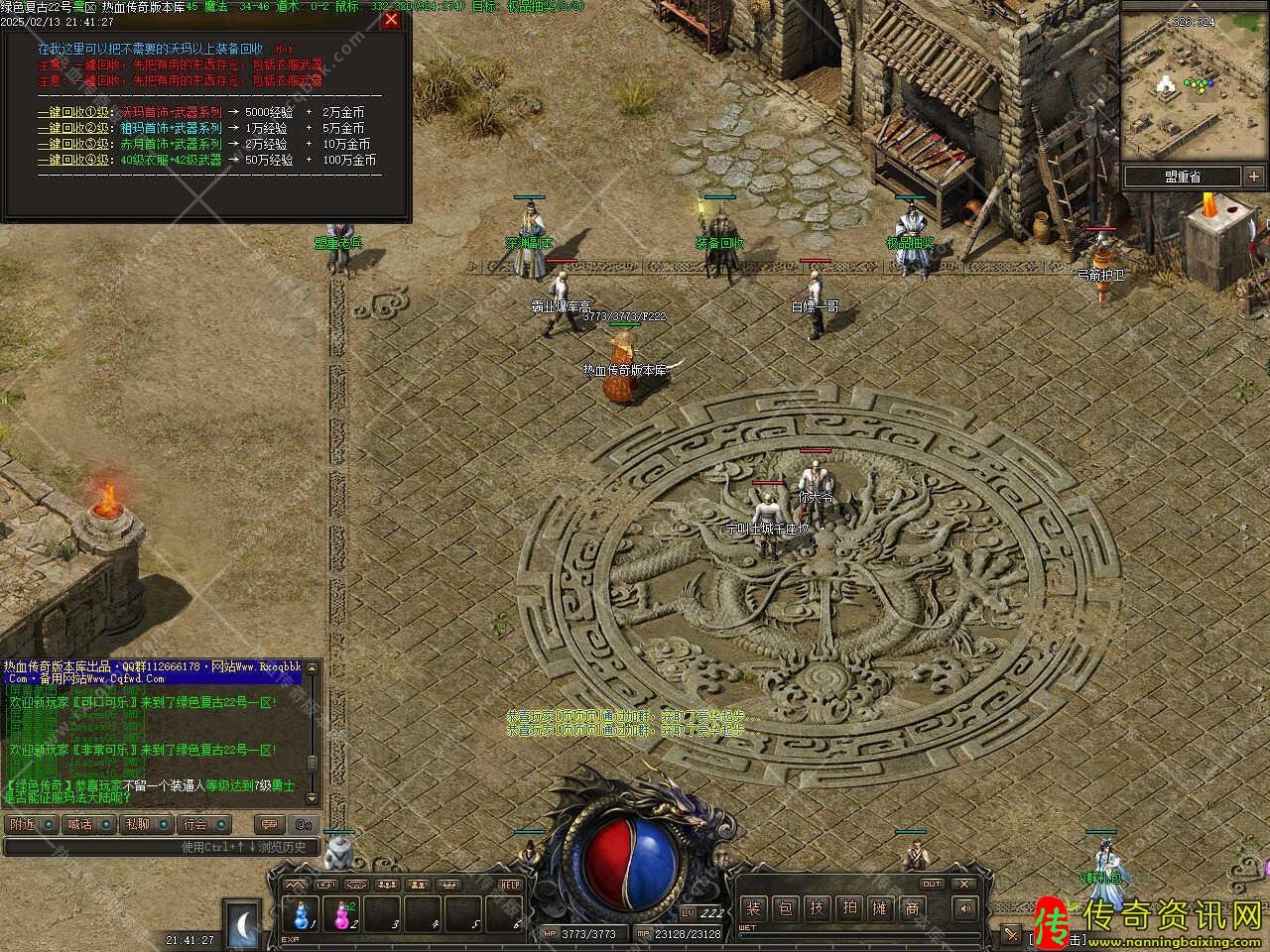Viewport: 1270px width, 952px height.
Task: Choose the 一键回收②级 recycle link
Action: [75, 128]
